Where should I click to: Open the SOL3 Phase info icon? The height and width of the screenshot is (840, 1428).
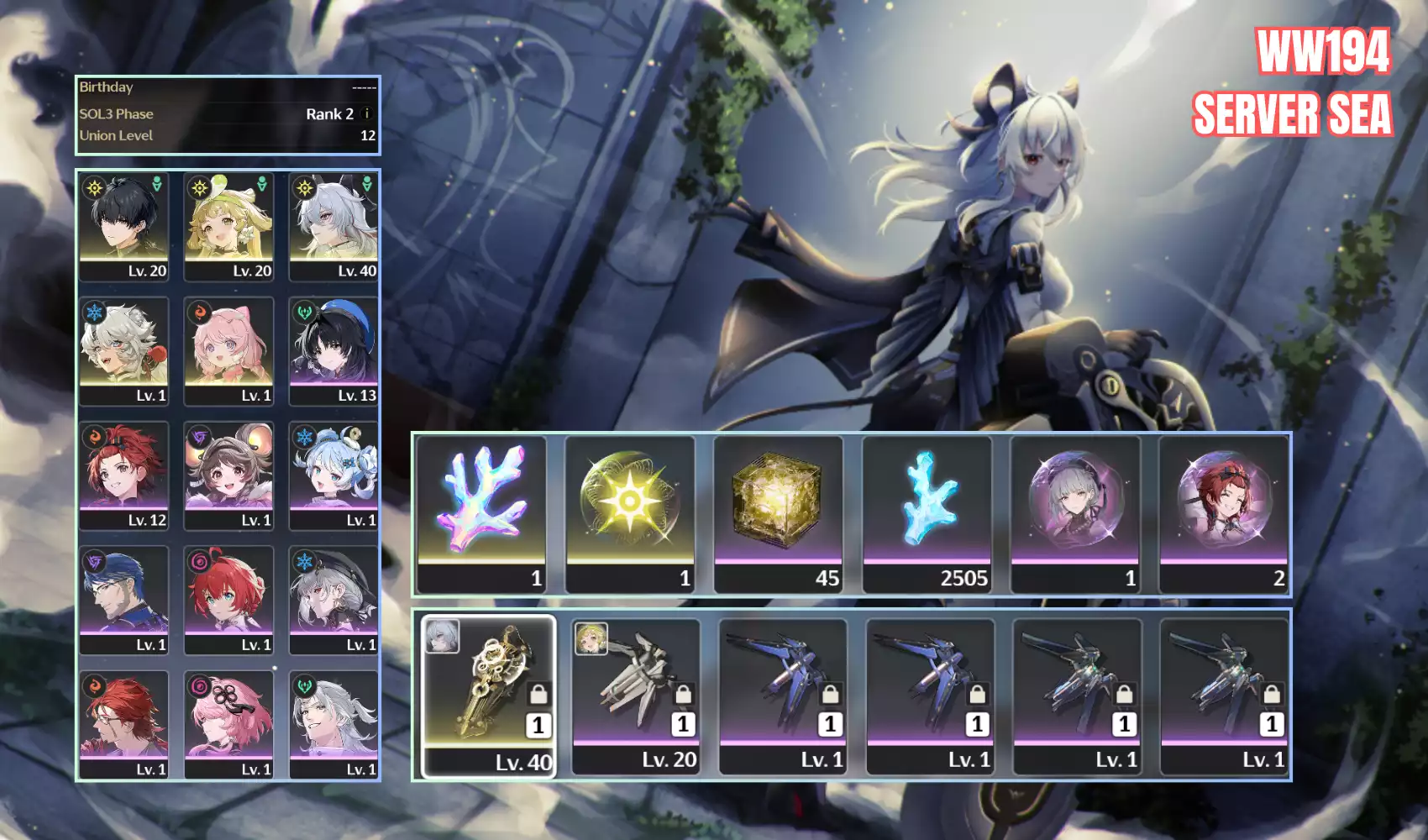tap(366, 113)
